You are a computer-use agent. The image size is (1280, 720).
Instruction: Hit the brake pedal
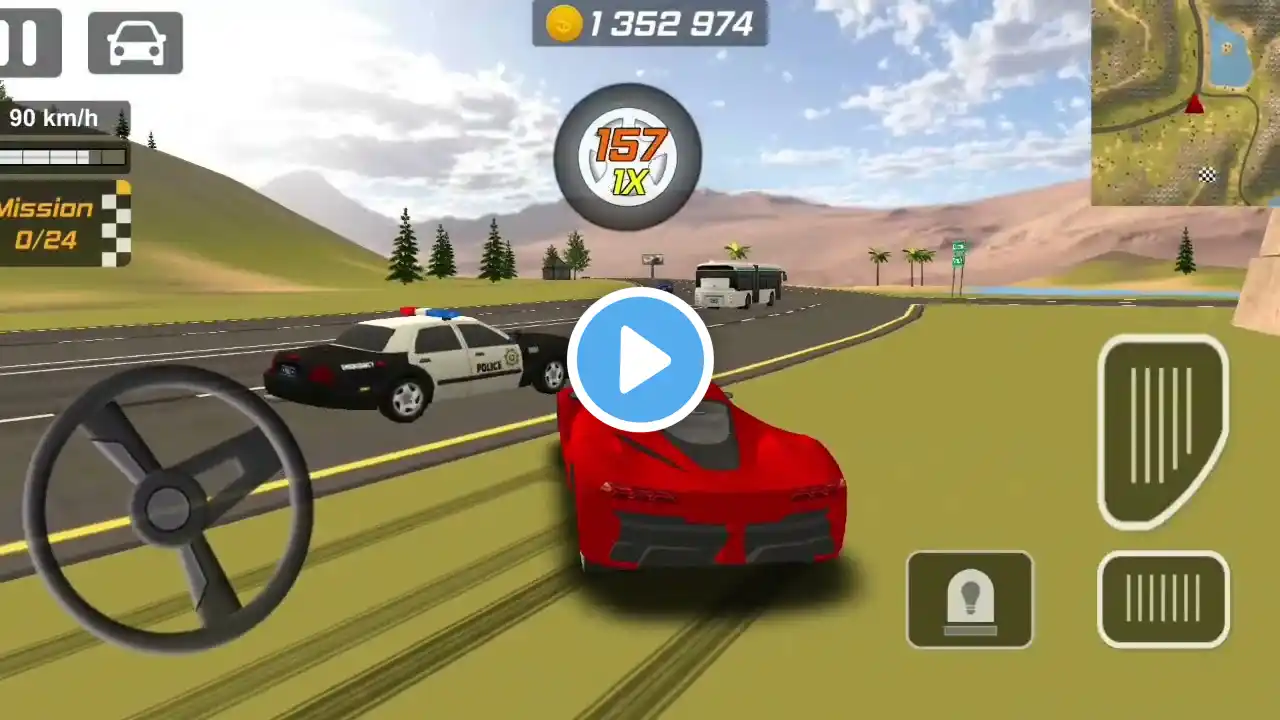pyautogui.click(x=1163, y=599)
